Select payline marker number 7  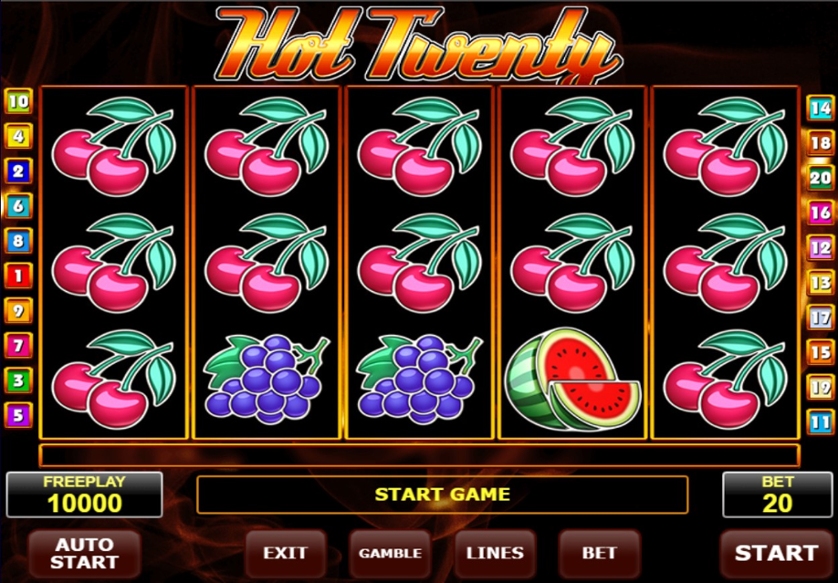18,346
